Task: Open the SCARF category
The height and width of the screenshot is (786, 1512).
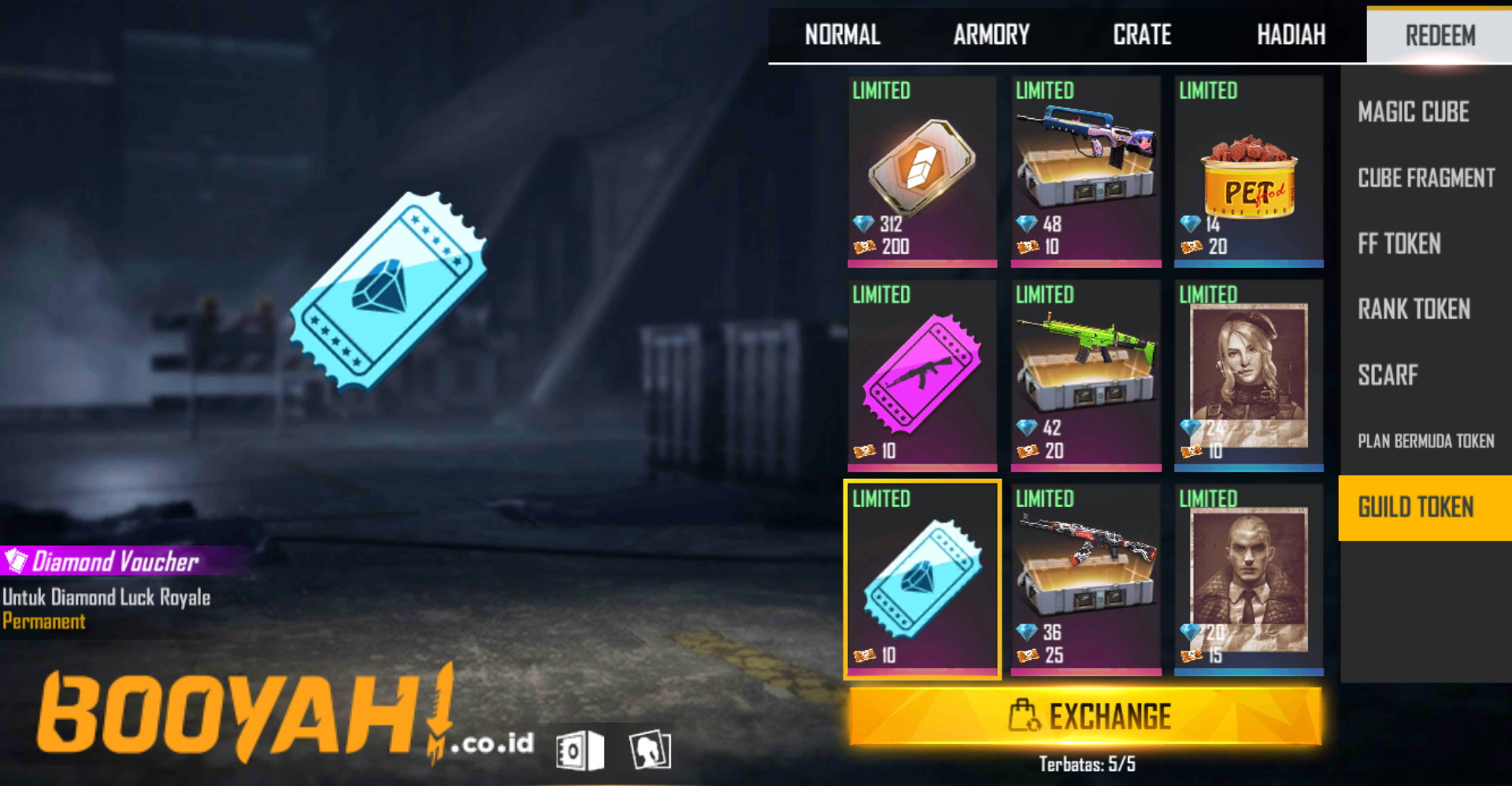Action: click(x=1388, y=376)
